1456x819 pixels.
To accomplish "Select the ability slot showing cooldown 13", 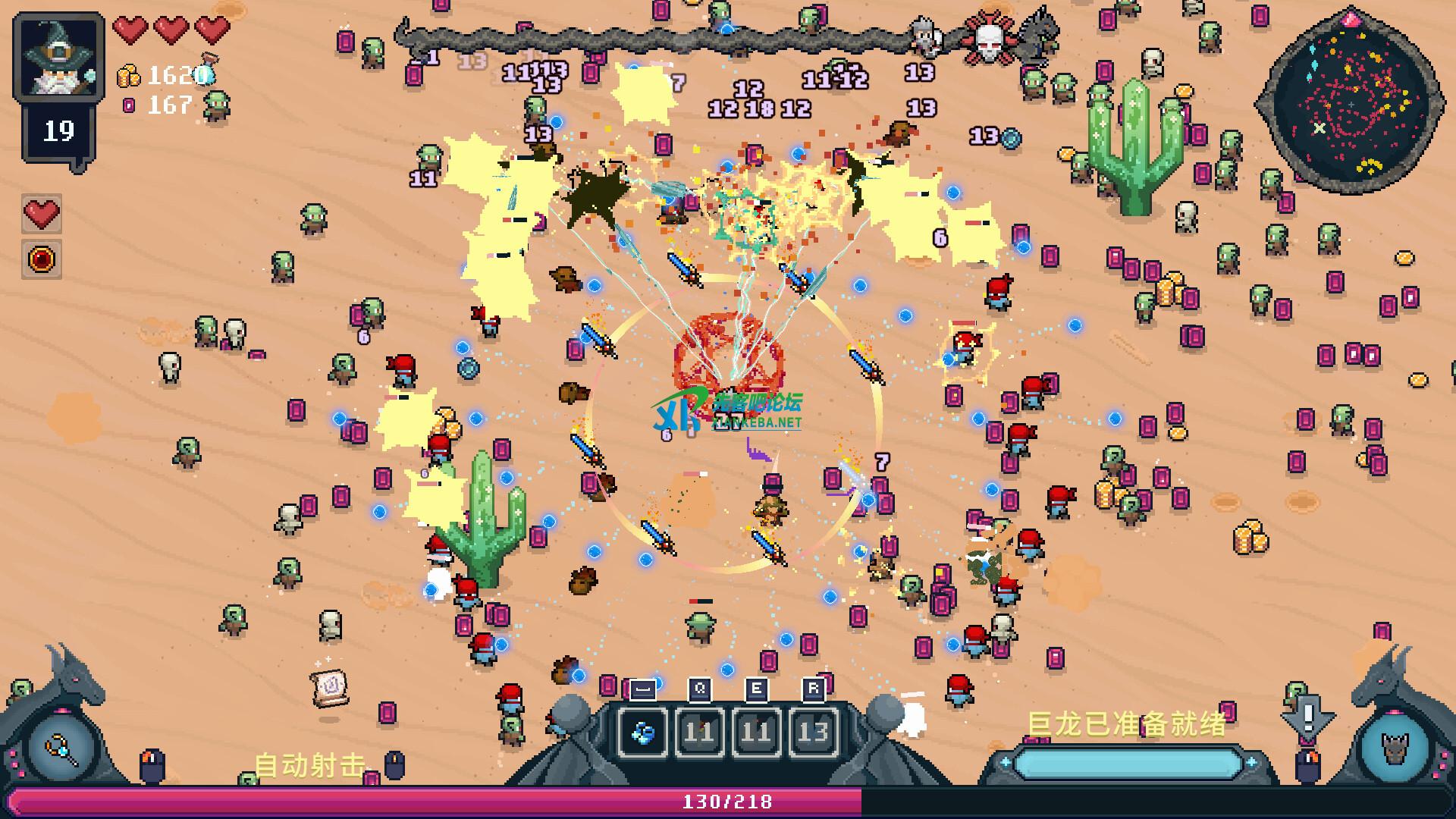I will [813, 732].
